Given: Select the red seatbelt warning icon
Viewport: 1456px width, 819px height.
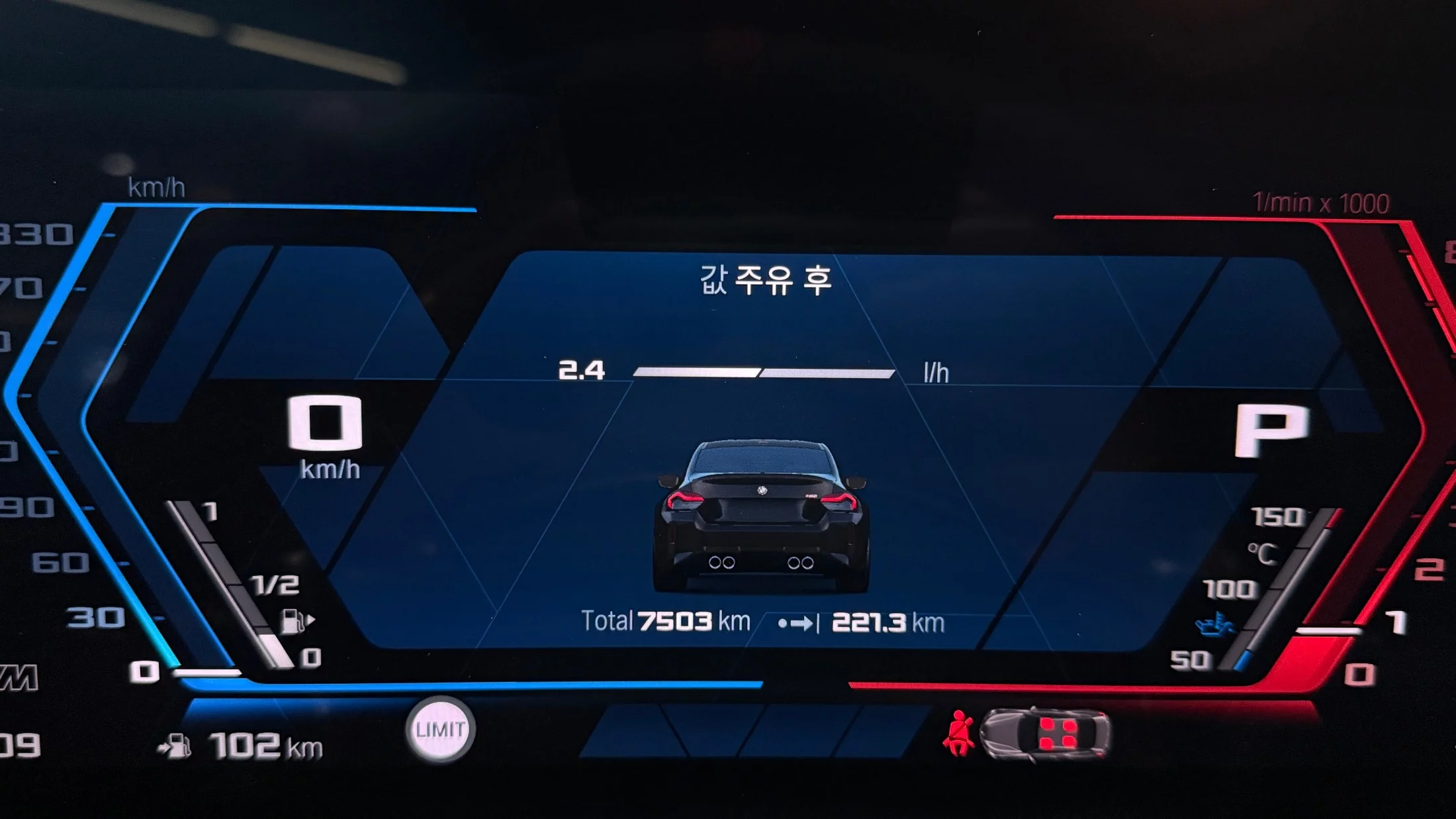Looking at the screenshot, I should tap(958, 733).
